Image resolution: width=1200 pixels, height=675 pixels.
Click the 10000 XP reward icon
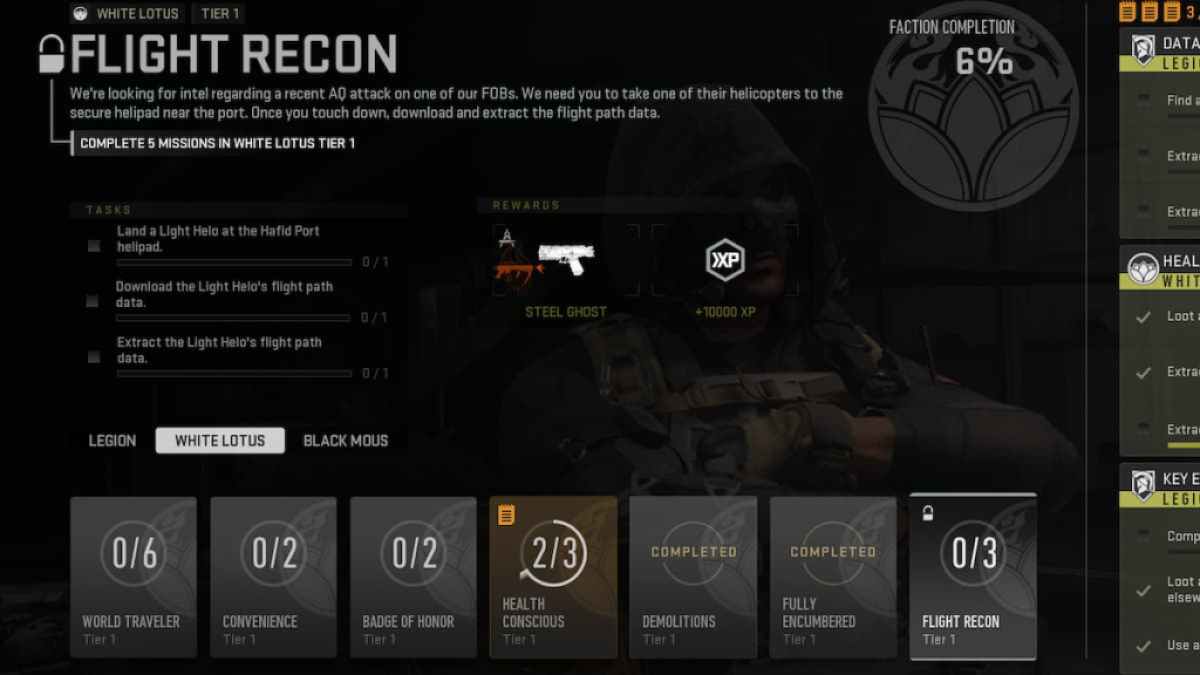(x=725, y=260)
